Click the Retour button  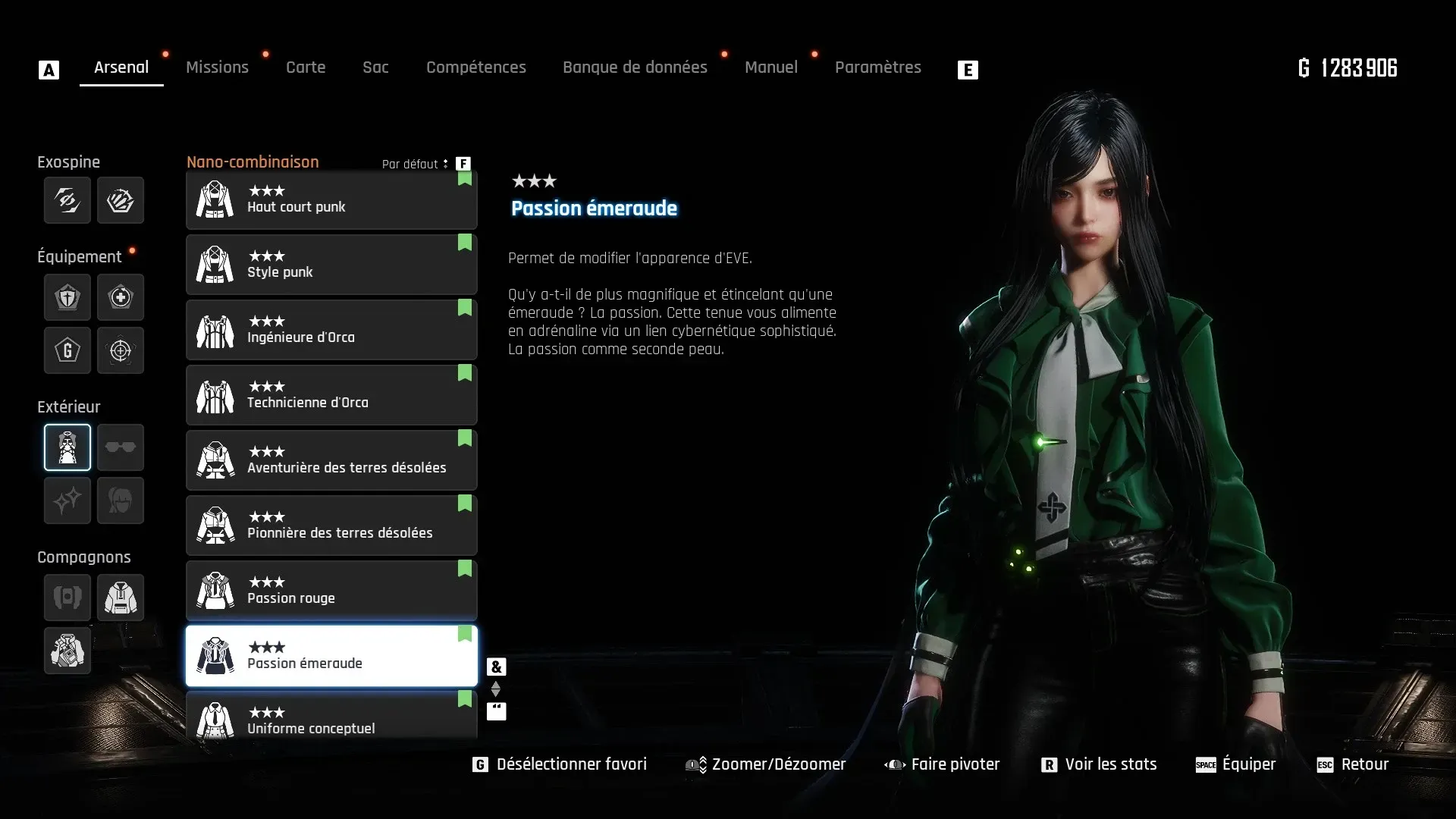click(1353, 764)
